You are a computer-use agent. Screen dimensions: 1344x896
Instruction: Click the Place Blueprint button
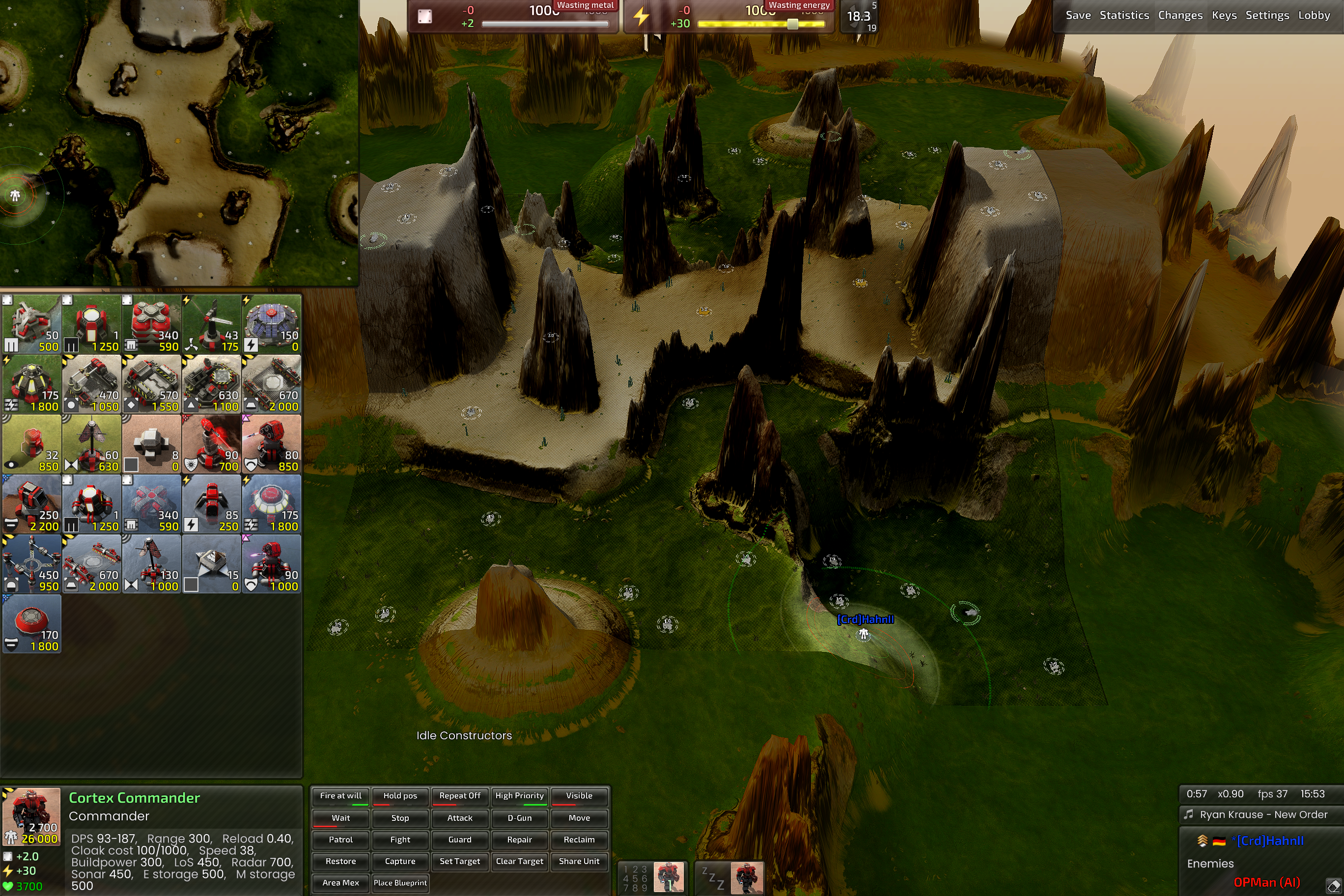(x=400, y=883)
